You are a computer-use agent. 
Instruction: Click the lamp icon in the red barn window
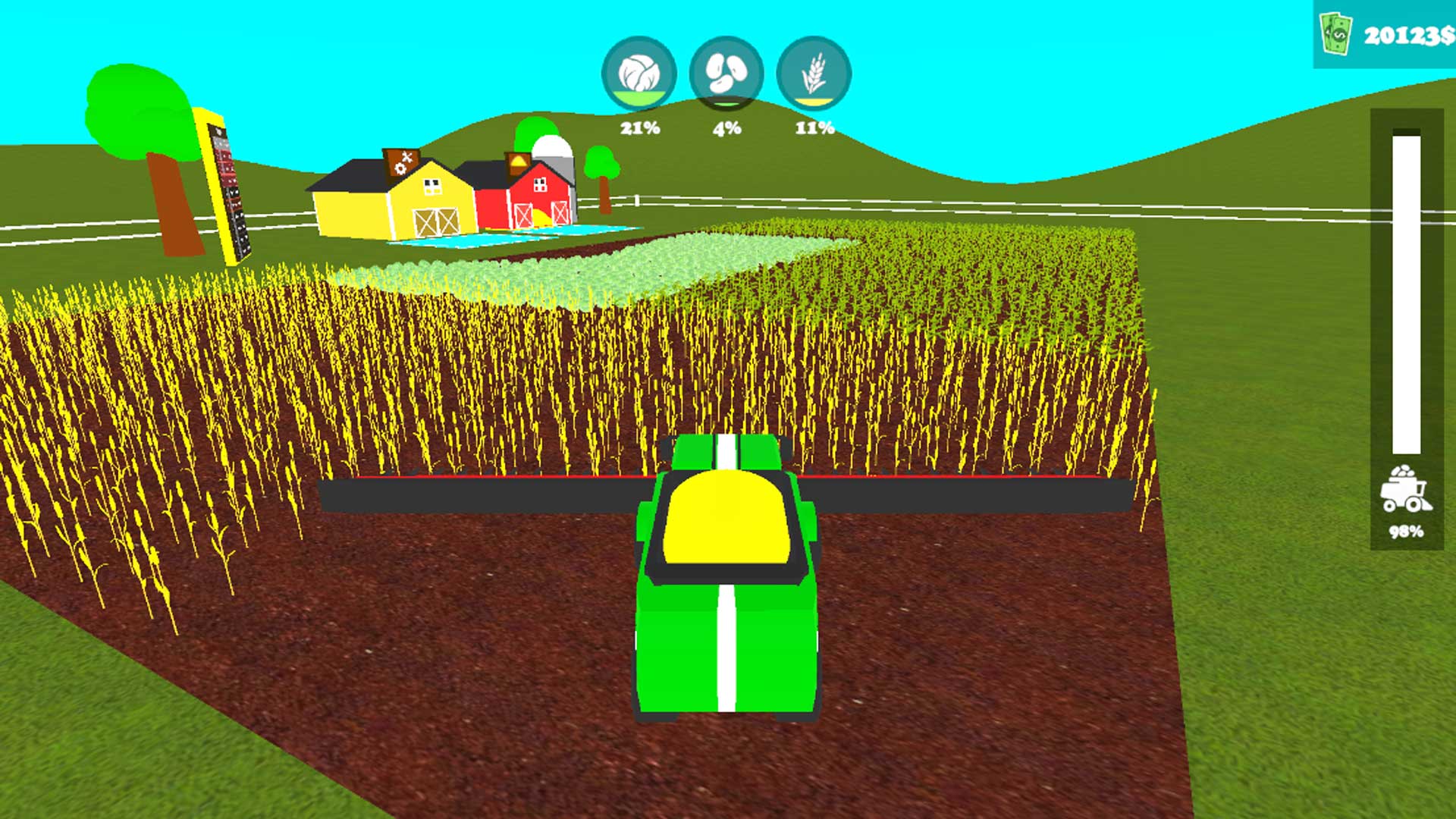click(540, 185)
